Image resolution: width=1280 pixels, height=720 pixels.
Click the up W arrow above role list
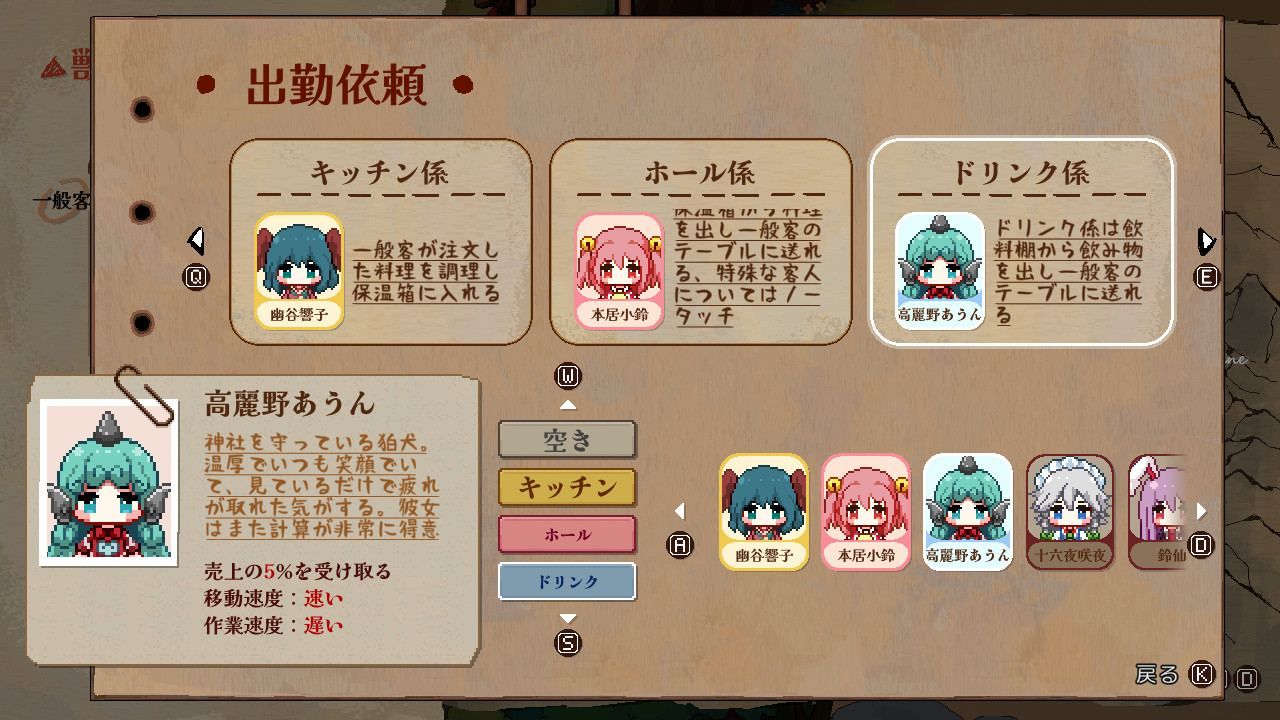pos(568,403)
